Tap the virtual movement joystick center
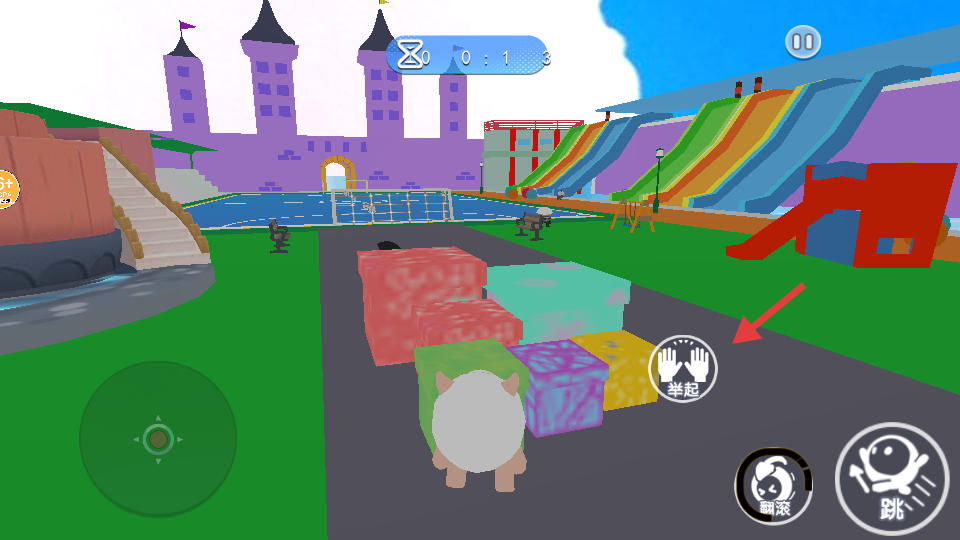The height and width of the screenshot is (540, 960). click(x=158, y=438)
